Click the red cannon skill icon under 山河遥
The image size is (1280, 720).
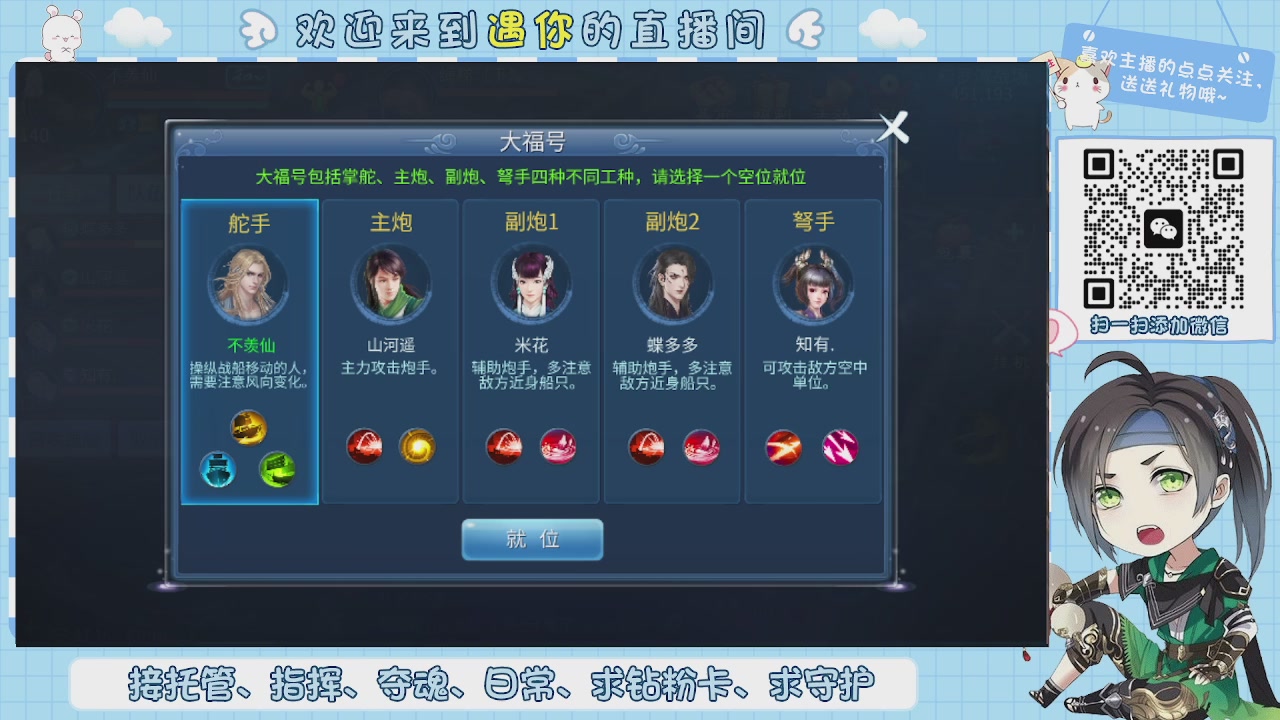click(x=365, y=448)
